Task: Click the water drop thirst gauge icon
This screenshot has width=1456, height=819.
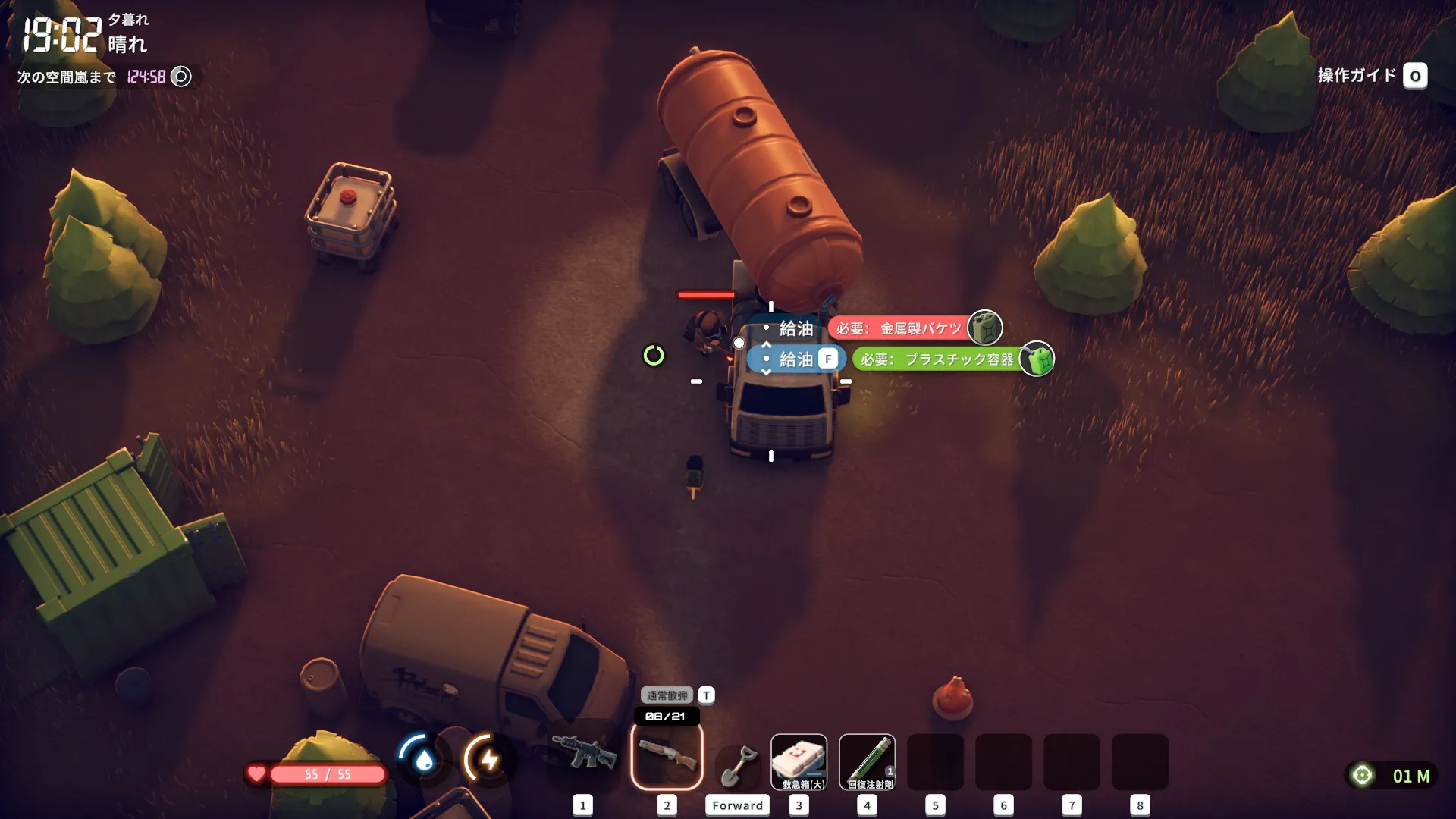Action: point(423,758)
